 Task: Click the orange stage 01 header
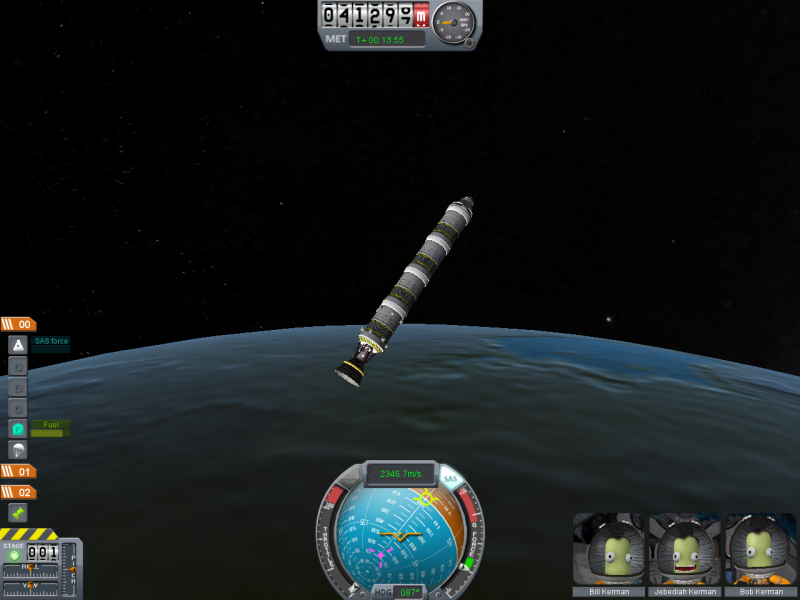pyautogui.click(x=19, y=471)
